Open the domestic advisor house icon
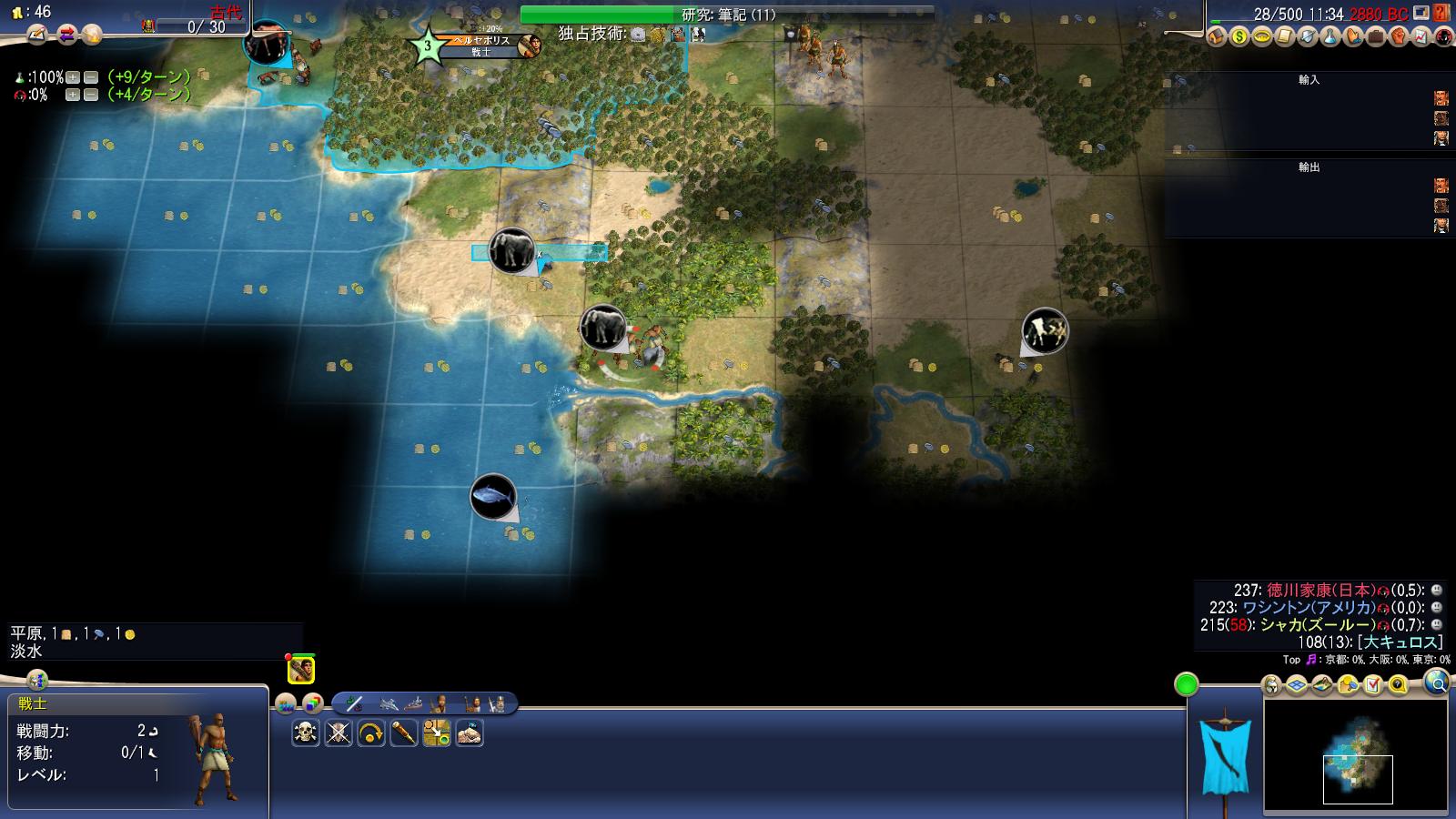Image resolution: width=1456 pixels, height=819 pixels. click(1217, 37)
